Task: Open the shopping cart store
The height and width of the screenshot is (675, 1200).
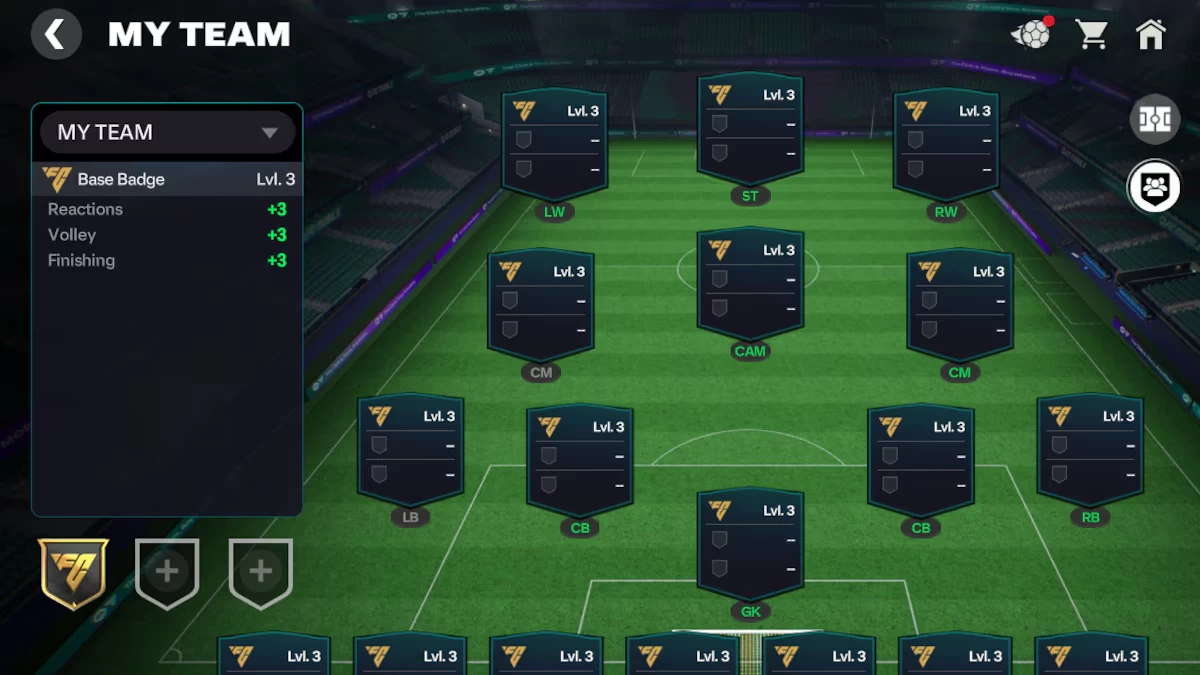Action: point(1091,35)
